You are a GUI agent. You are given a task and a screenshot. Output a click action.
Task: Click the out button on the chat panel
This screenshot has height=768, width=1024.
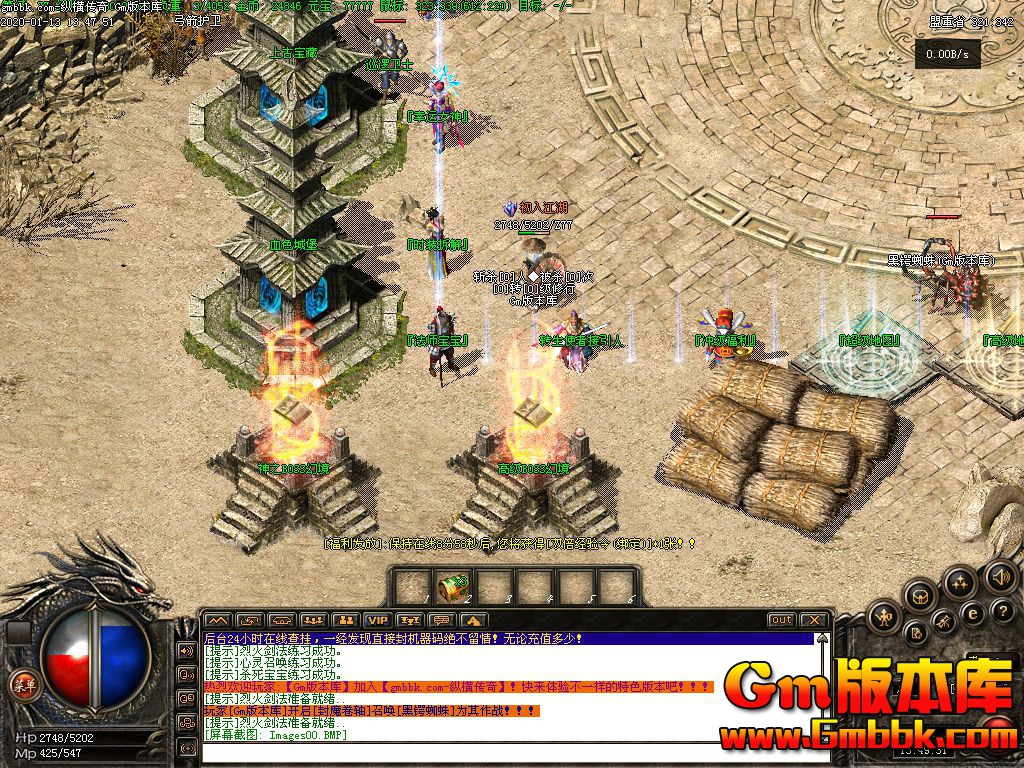(x=781, y=620)
